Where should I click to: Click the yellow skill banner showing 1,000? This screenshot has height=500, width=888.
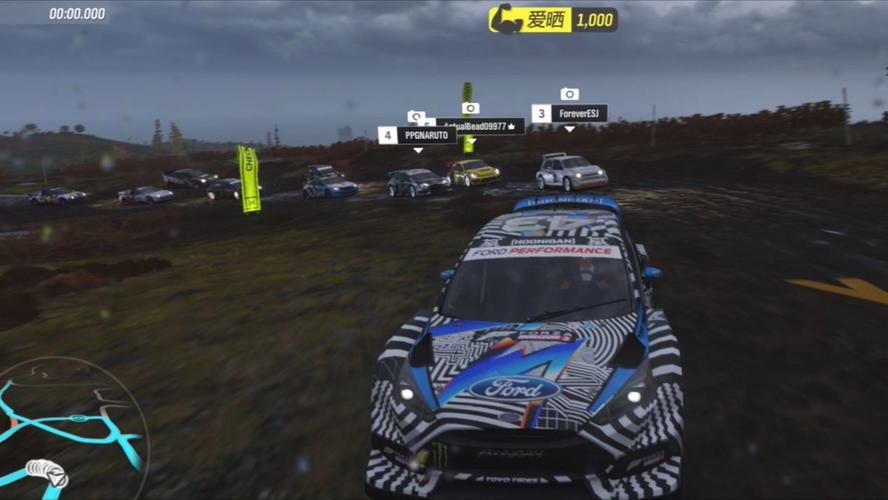pos(552,19)
